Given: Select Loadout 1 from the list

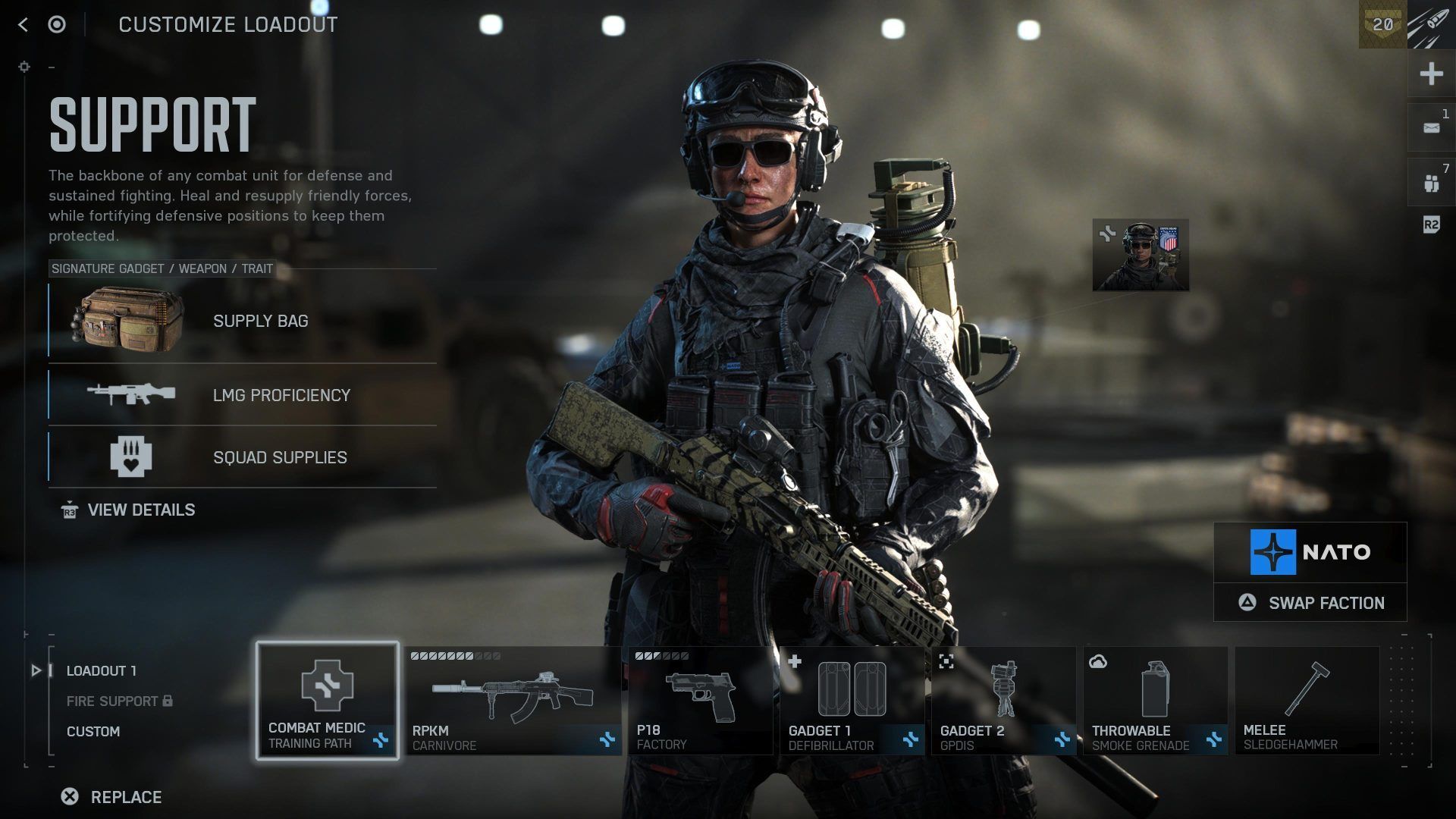Looking at the screenshot, I should [x=102, y=671].
